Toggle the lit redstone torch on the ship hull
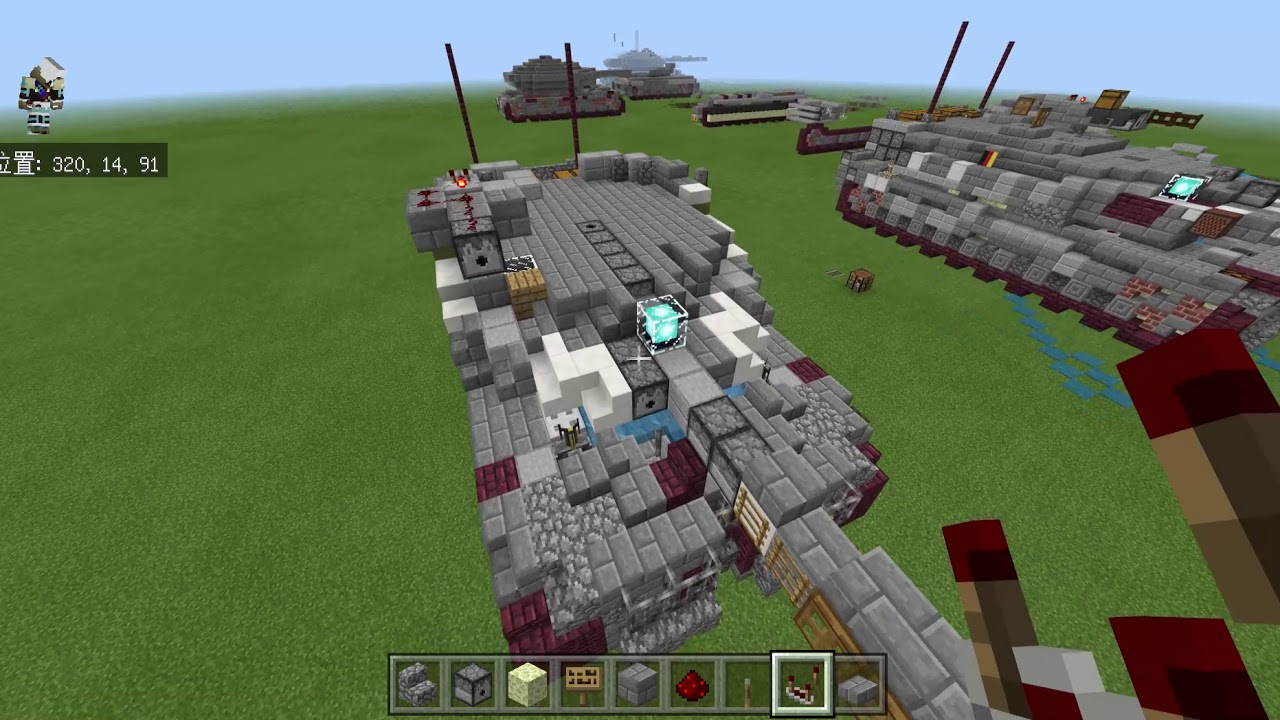The height and width of the screenshot is (720, 1280). click(x=459, y=182)
